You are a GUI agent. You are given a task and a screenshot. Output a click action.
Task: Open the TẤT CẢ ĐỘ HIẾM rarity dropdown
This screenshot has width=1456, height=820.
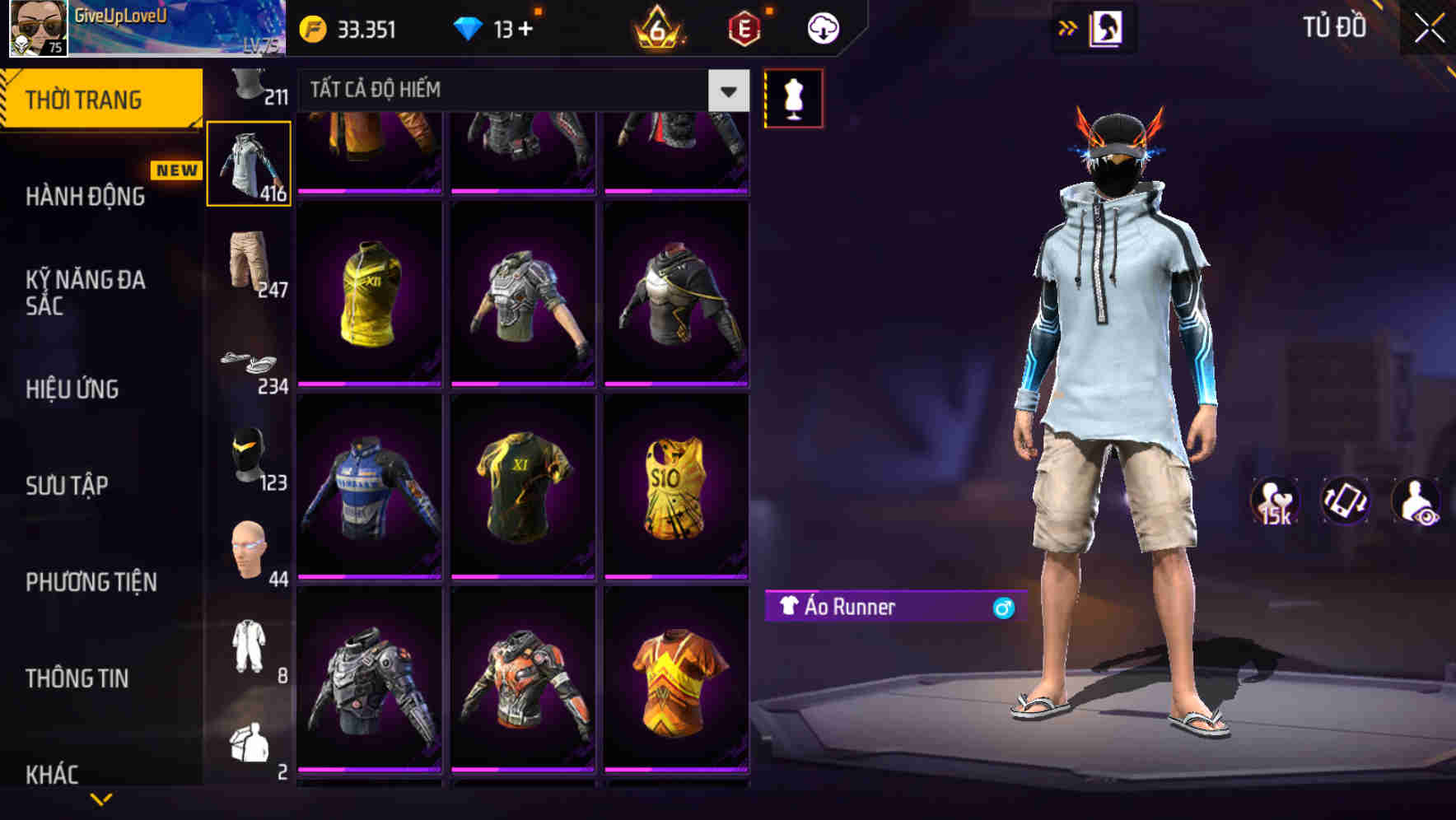519,90
